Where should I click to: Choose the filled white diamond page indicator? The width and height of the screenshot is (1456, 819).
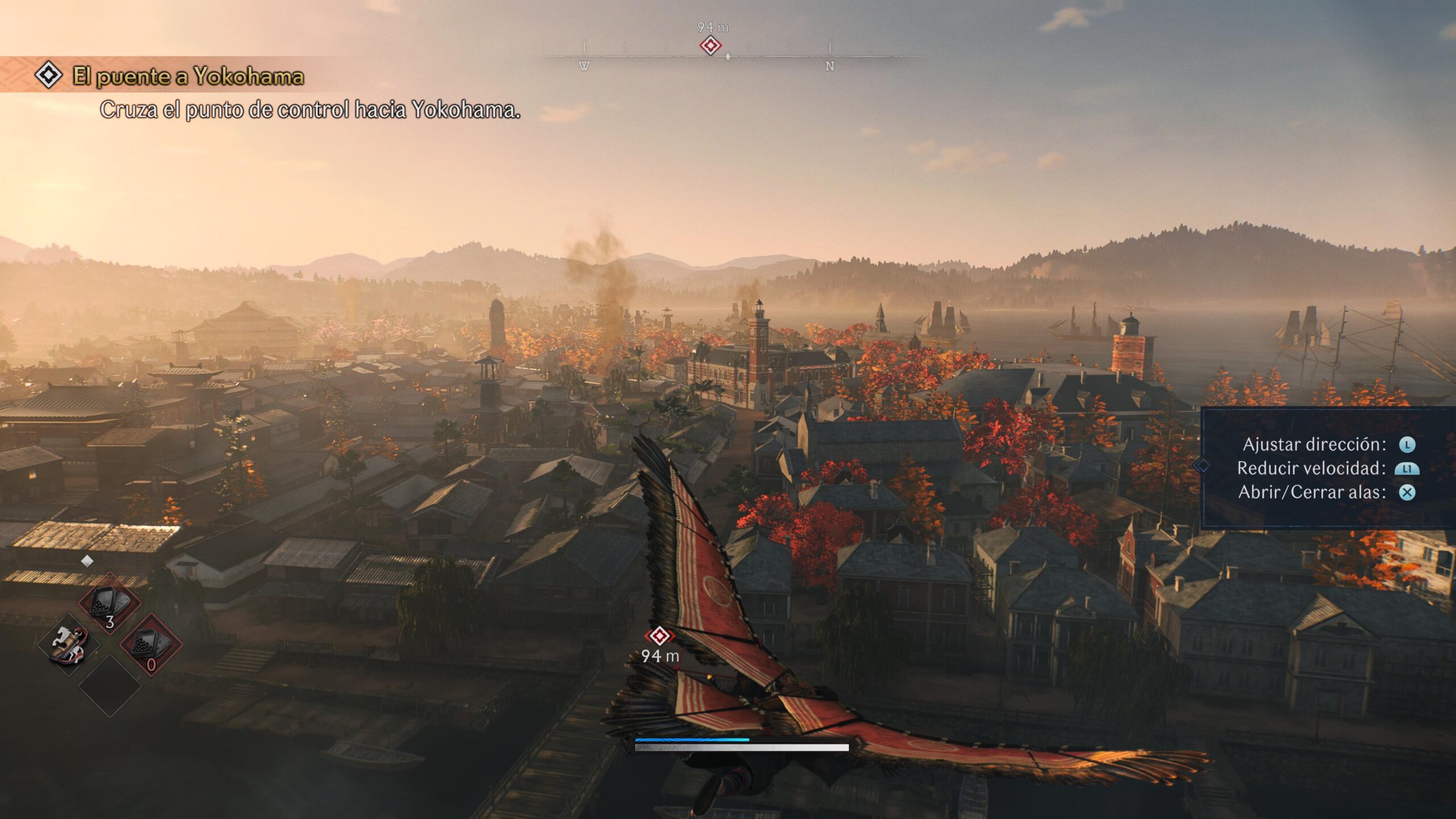coord(87,561)
